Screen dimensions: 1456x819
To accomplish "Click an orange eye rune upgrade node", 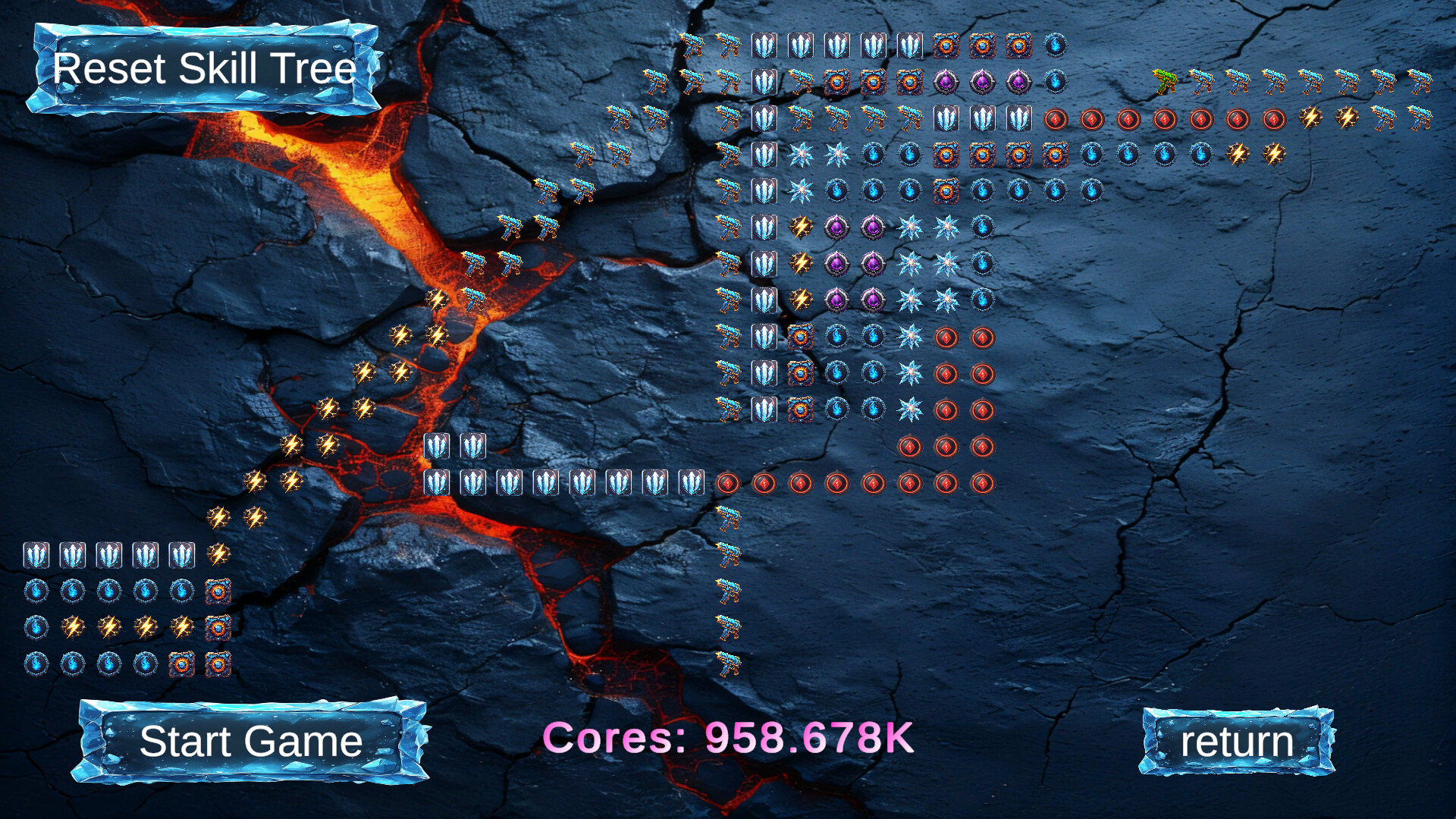I will click(x=946, y=45).
